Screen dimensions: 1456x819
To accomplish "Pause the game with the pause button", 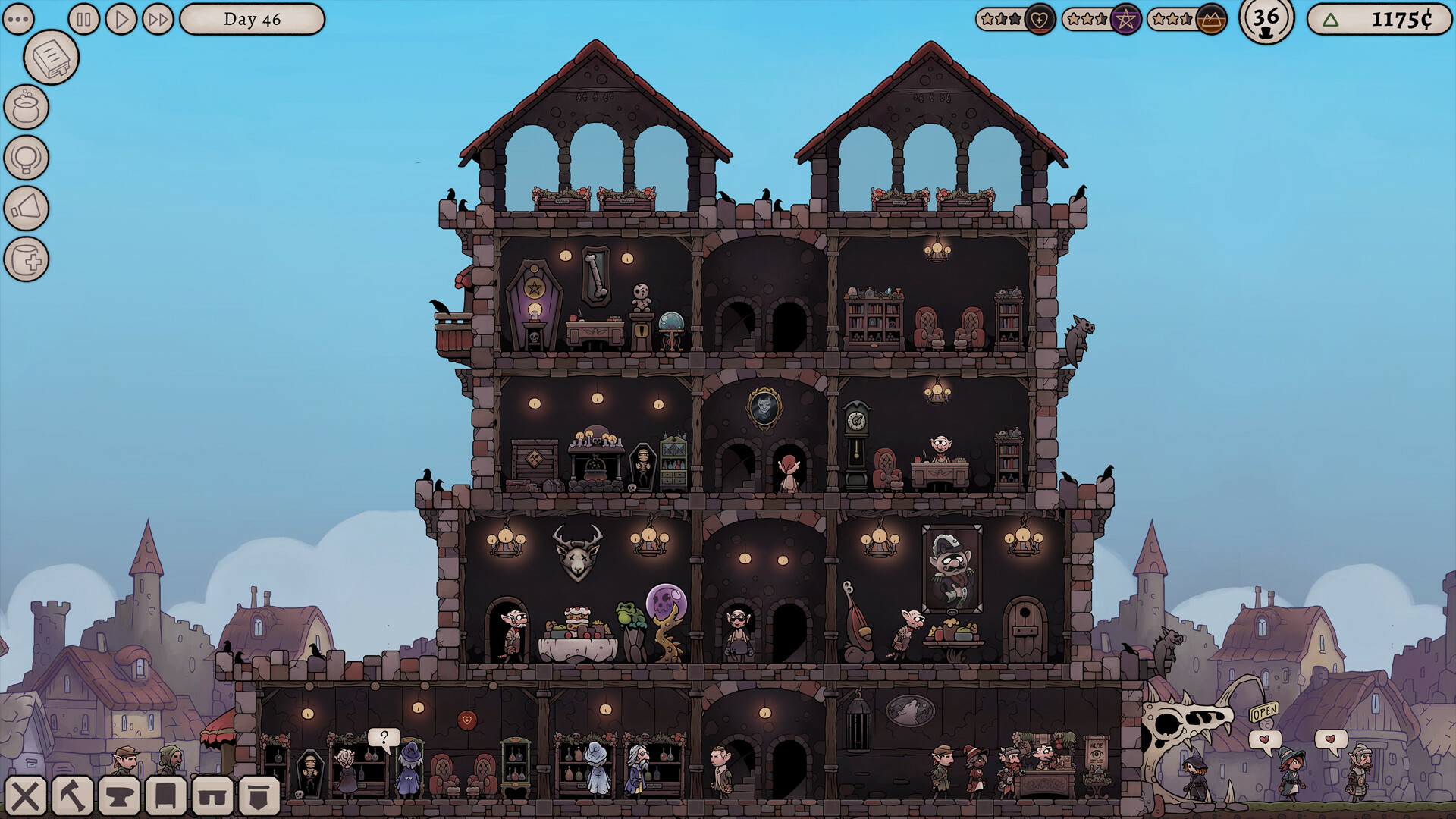I will click(x=83, y=19).
